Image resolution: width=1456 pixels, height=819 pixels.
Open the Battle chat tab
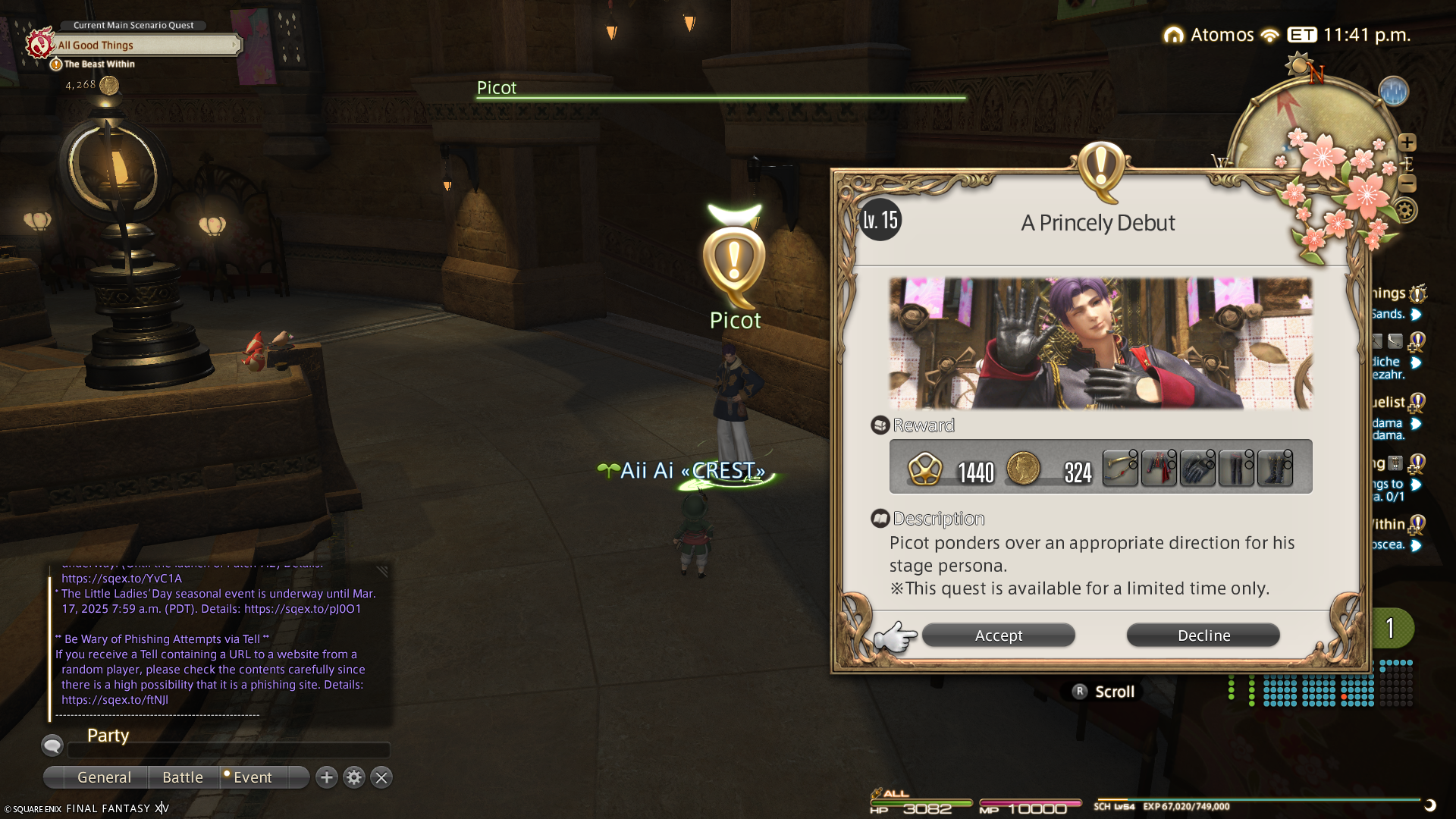(183, 777)
